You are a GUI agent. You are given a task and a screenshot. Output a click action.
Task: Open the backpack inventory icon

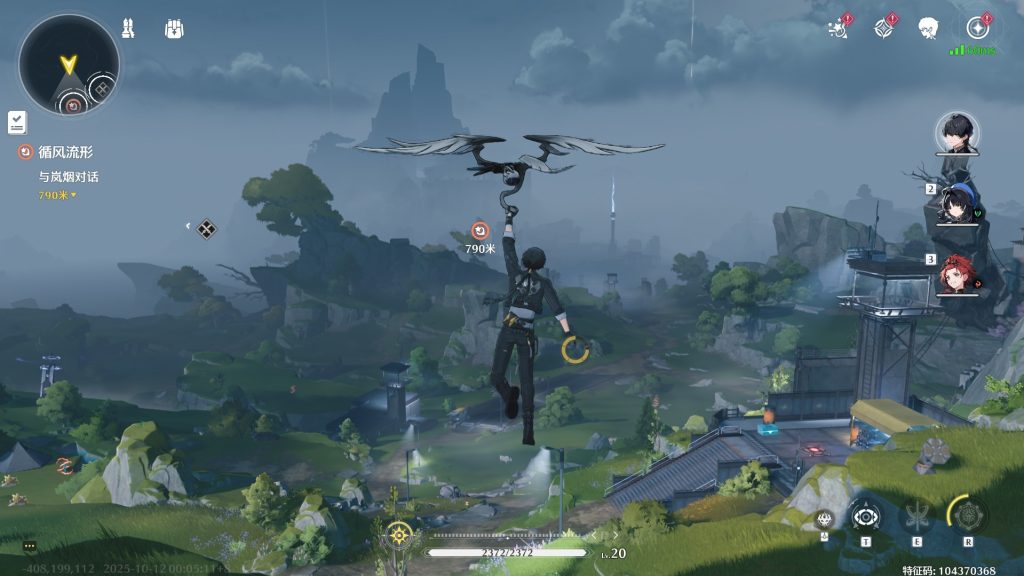point(174,28)
